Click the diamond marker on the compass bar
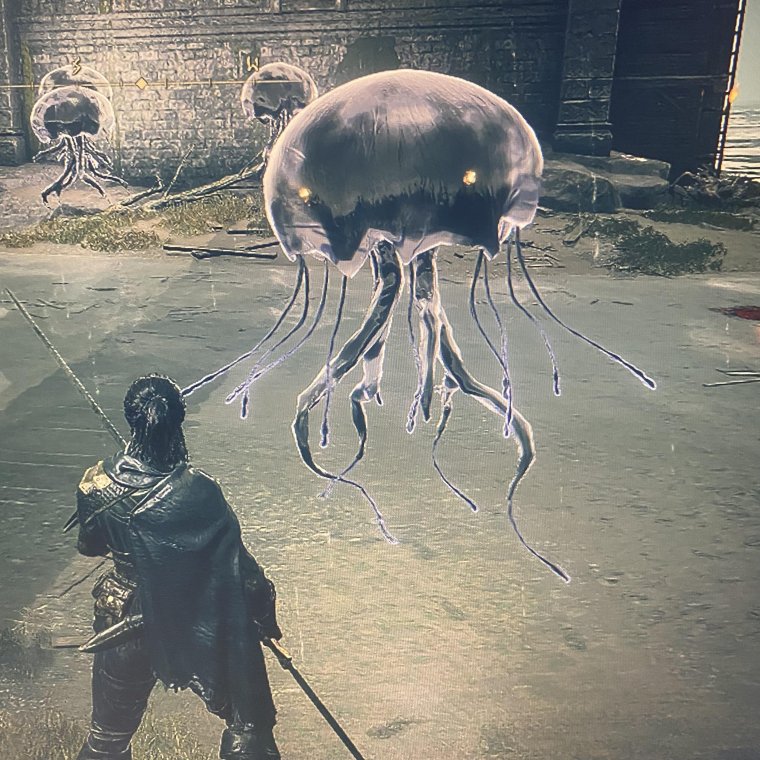Viewport: 760px width, 760px height. pyautogui.click(x=141, y=83)
